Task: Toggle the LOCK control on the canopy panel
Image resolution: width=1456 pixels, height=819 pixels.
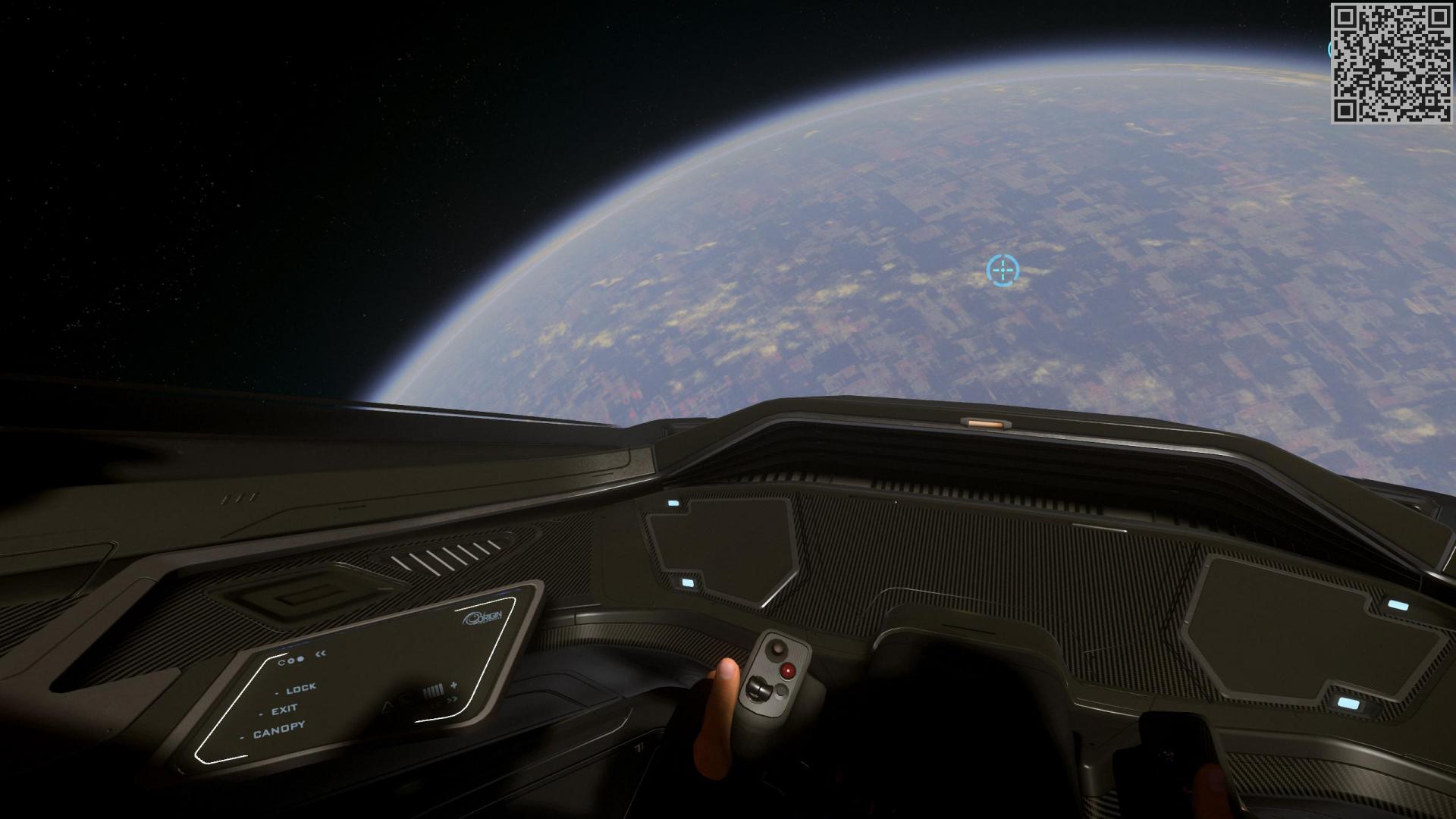Action: coord(301,689)
